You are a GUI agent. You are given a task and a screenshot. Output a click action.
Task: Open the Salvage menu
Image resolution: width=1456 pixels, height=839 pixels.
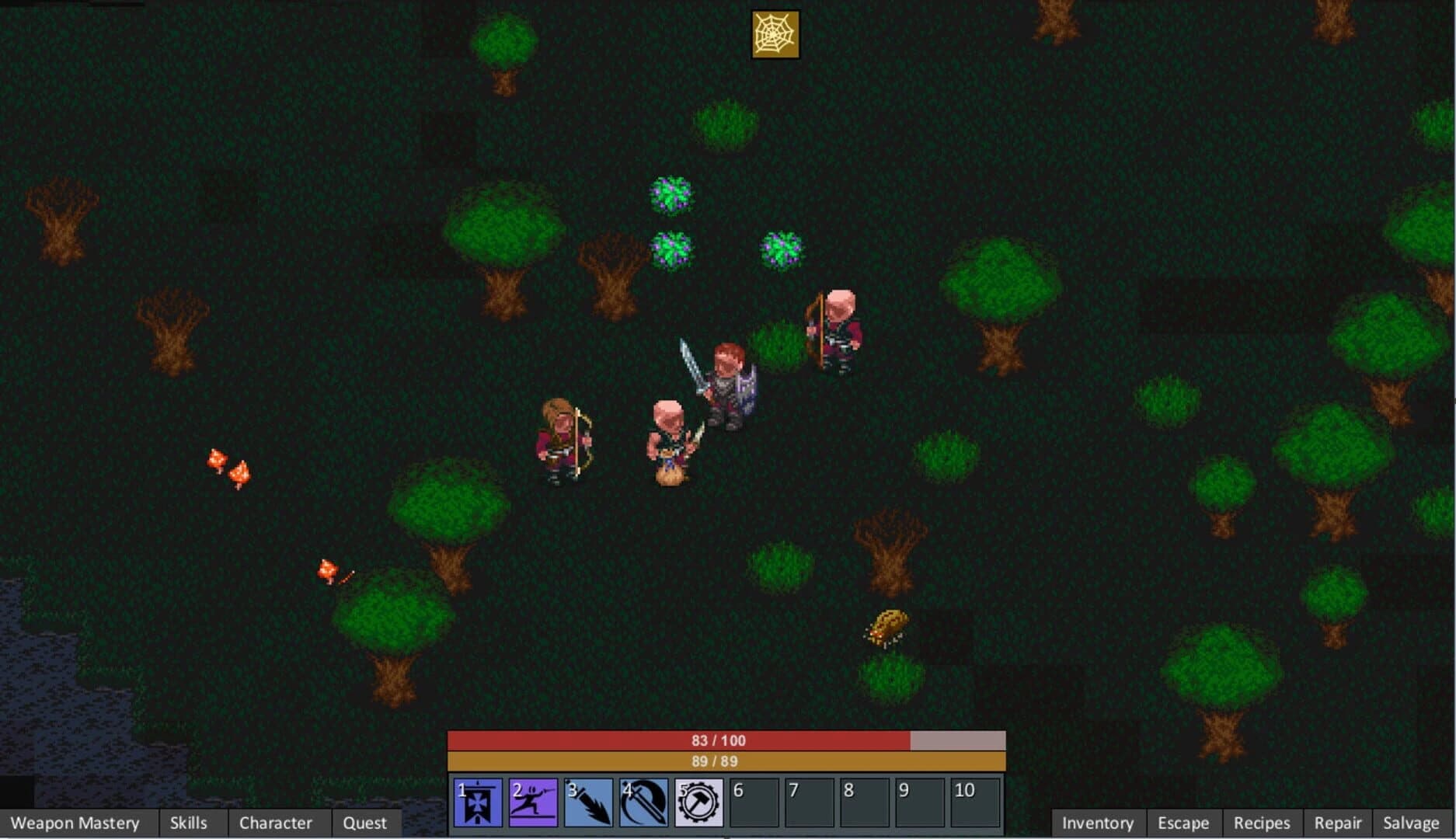(1412, 822)
